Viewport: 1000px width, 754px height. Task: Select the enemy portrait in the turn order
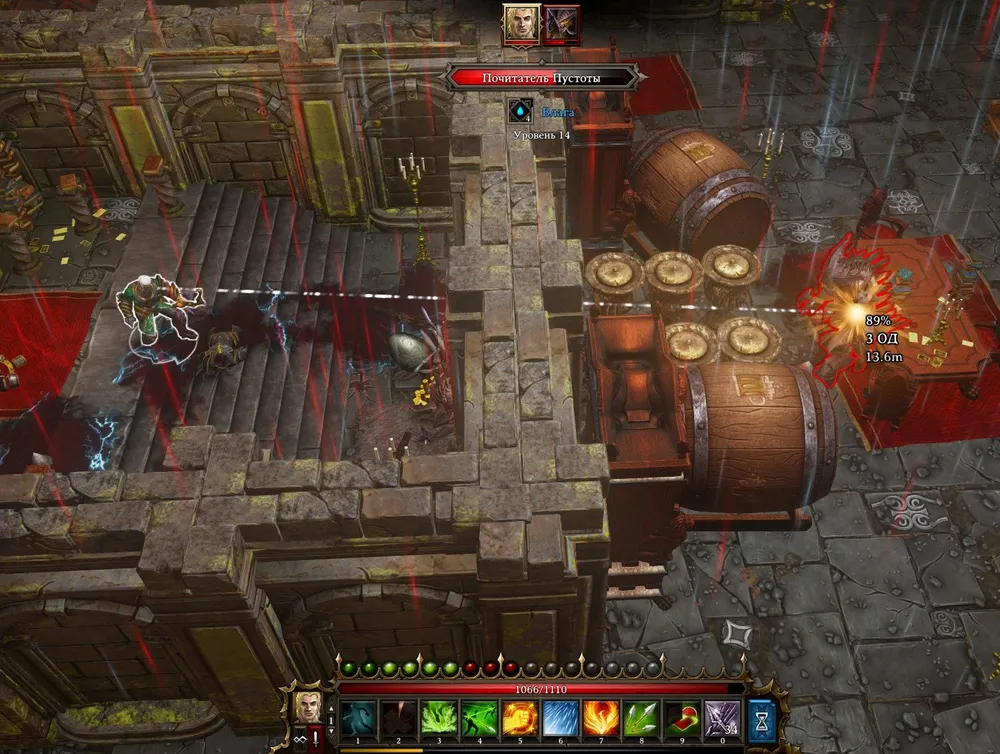[x=562, y=23]
